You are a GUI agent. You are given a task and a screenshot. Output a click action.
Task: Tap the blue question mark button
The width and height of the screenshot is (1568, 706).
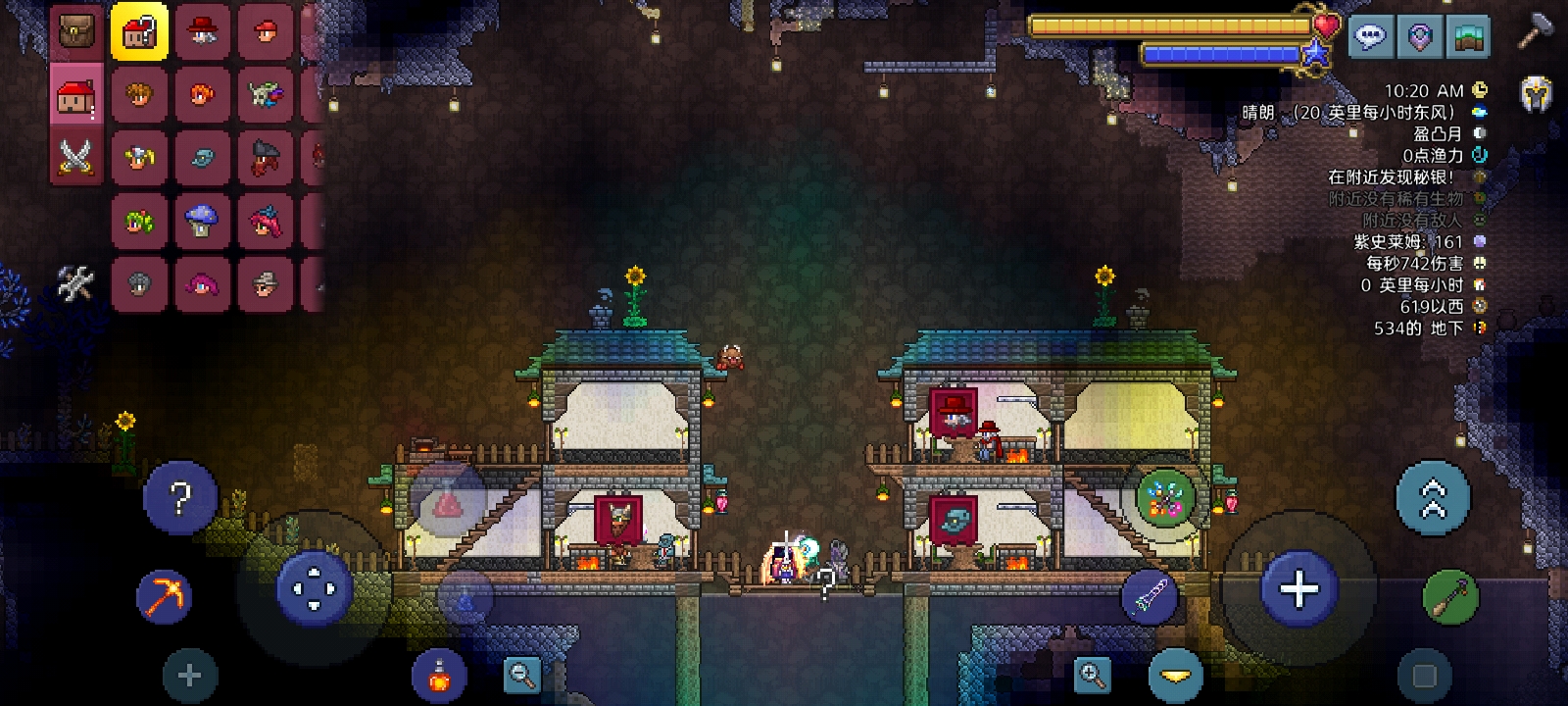click(180, 498)
